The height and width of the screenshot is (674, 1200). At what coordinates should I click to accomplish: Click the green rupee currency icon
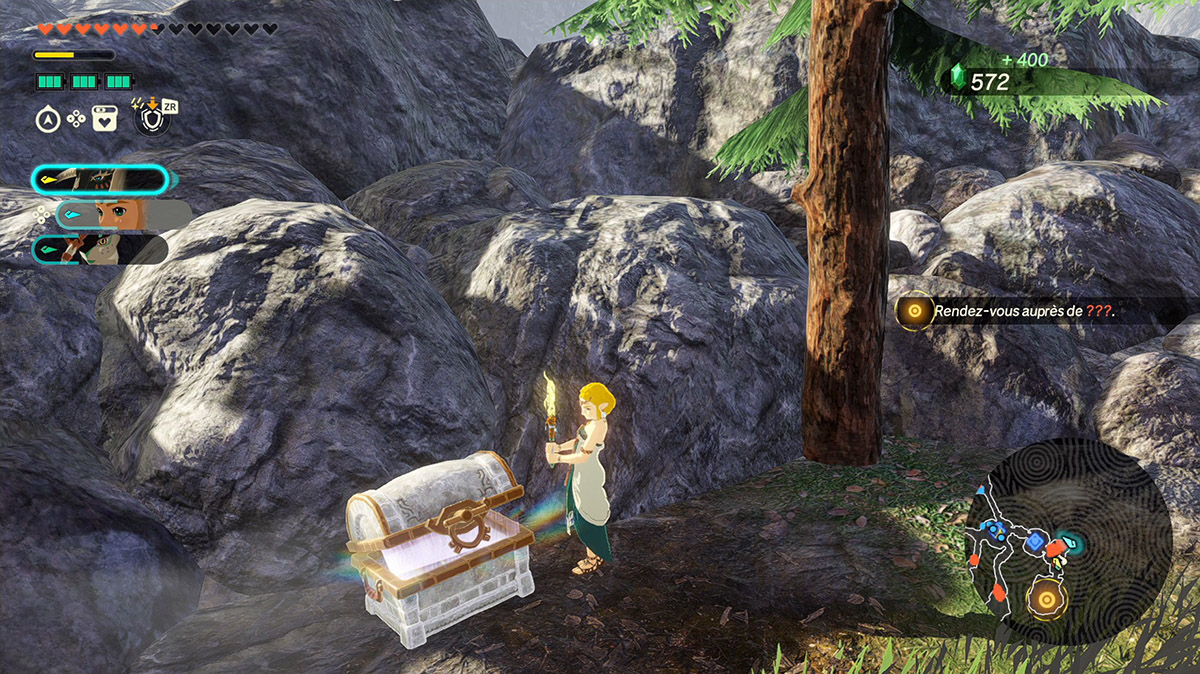point(958,80)
